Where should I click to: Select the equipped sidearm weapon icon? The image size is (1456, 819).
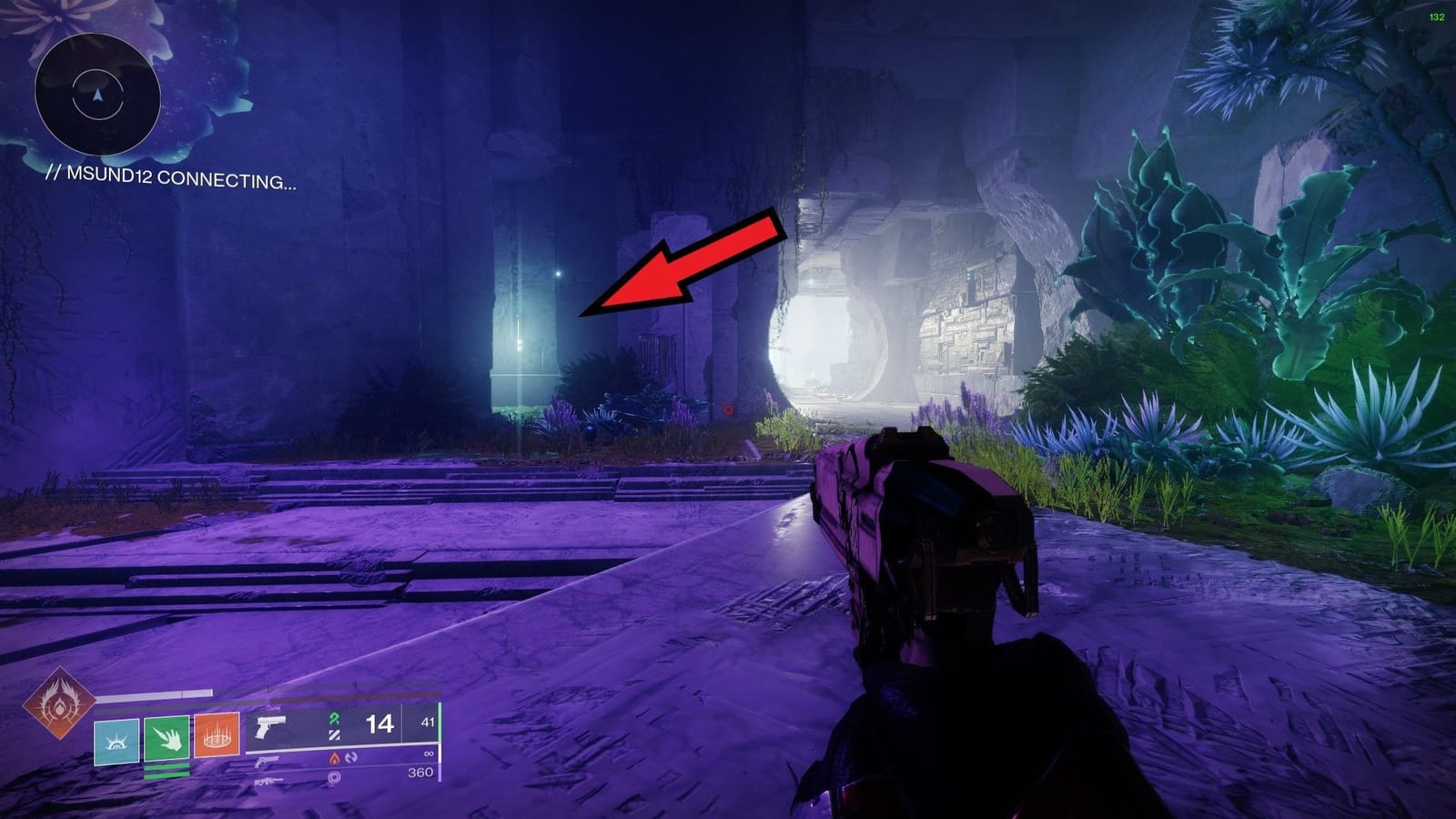click(269, 726)
